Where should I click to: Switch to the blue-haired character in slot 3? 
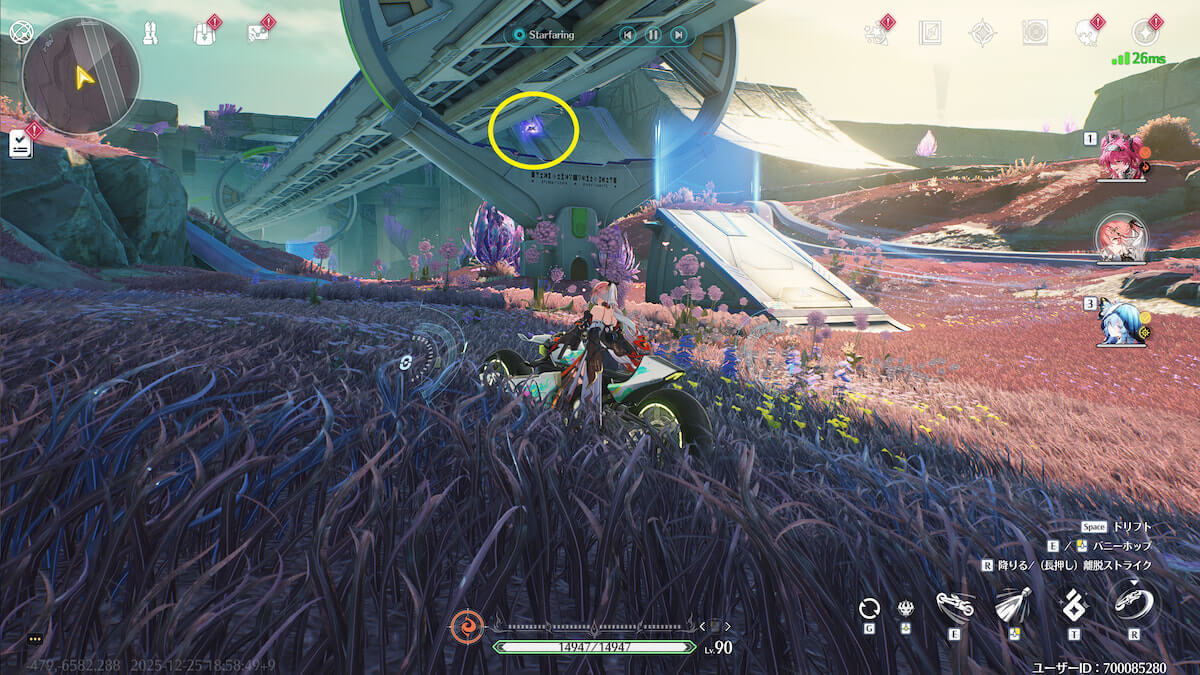[x=1122, y=322]
